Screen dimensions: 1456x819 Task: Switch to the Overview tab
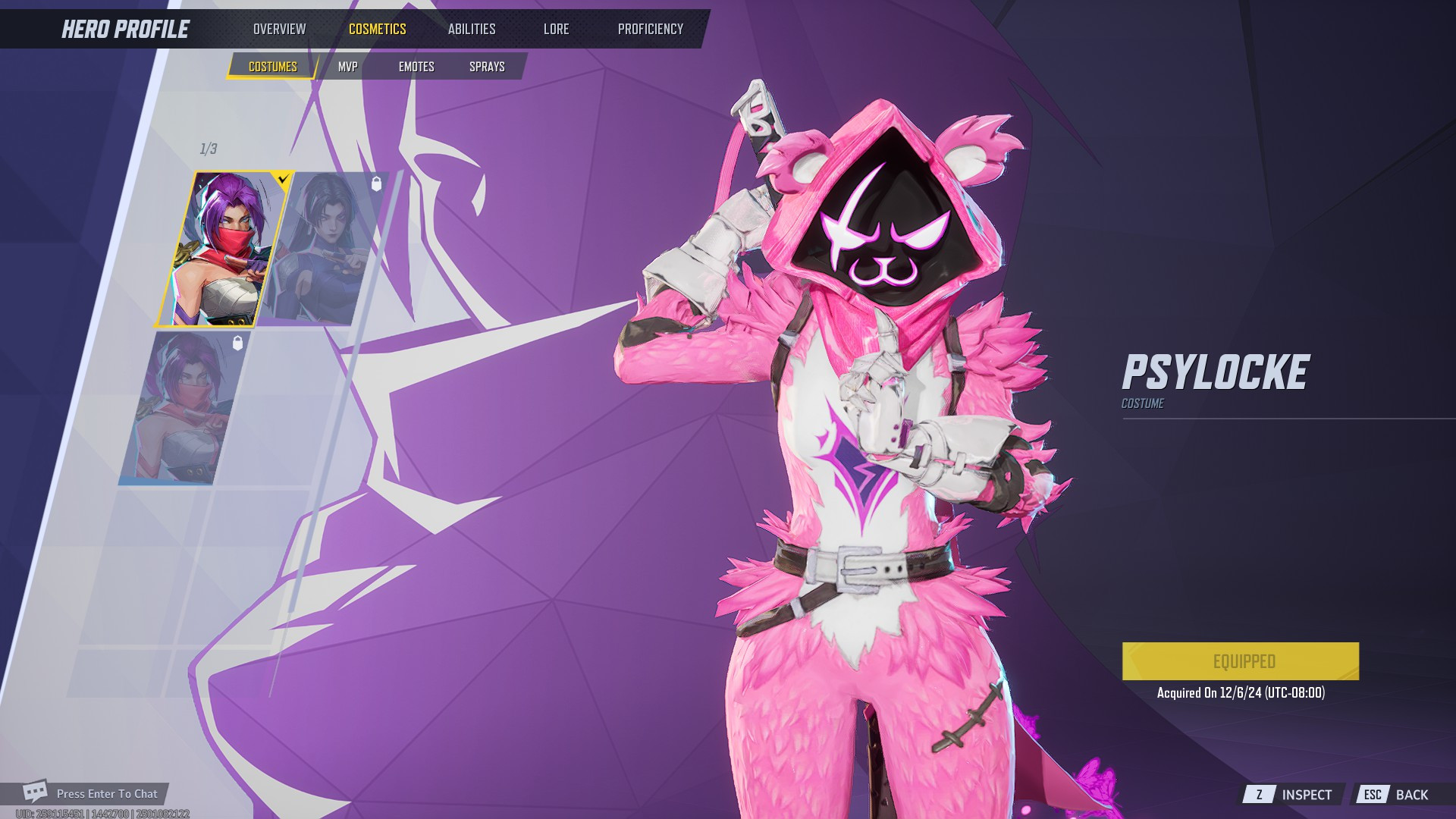[280, 29]
